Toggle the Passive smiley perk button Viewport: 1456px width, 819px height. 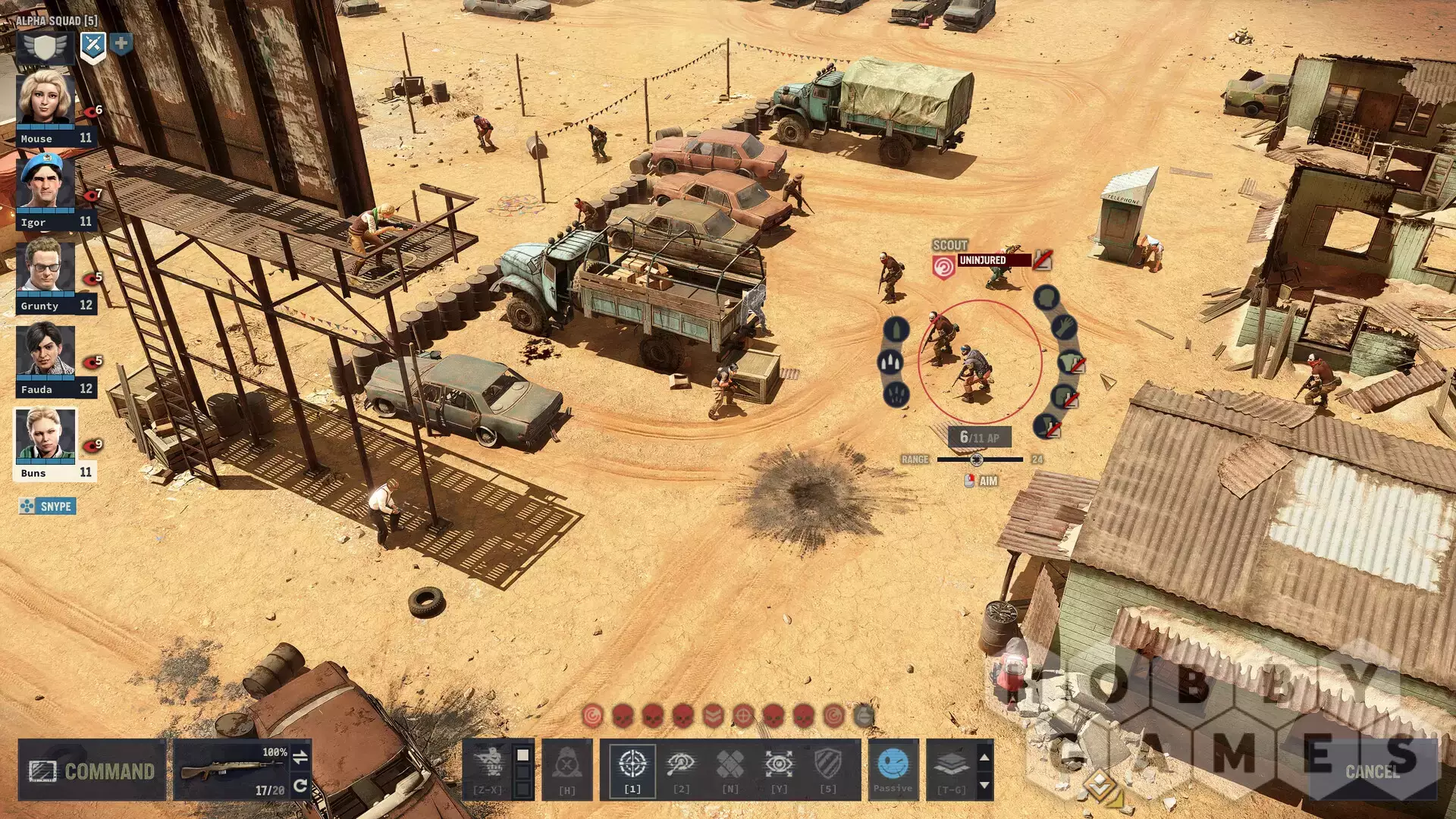click(893, 768)
